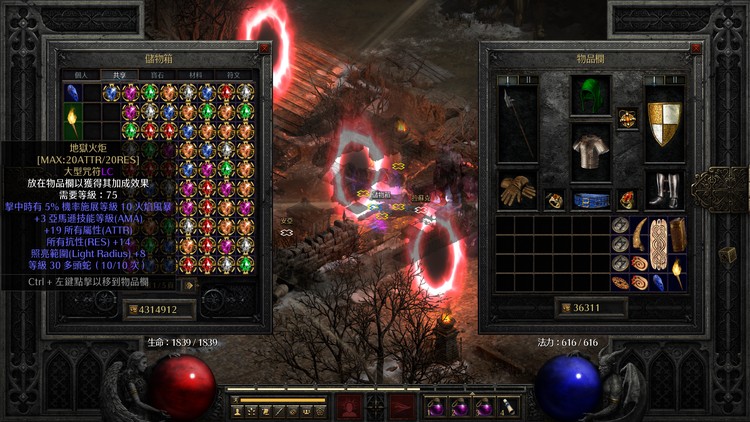Select the equipped gloves
Image resolution: width=750 pixels, height=422 pixels.
(517, 191)
